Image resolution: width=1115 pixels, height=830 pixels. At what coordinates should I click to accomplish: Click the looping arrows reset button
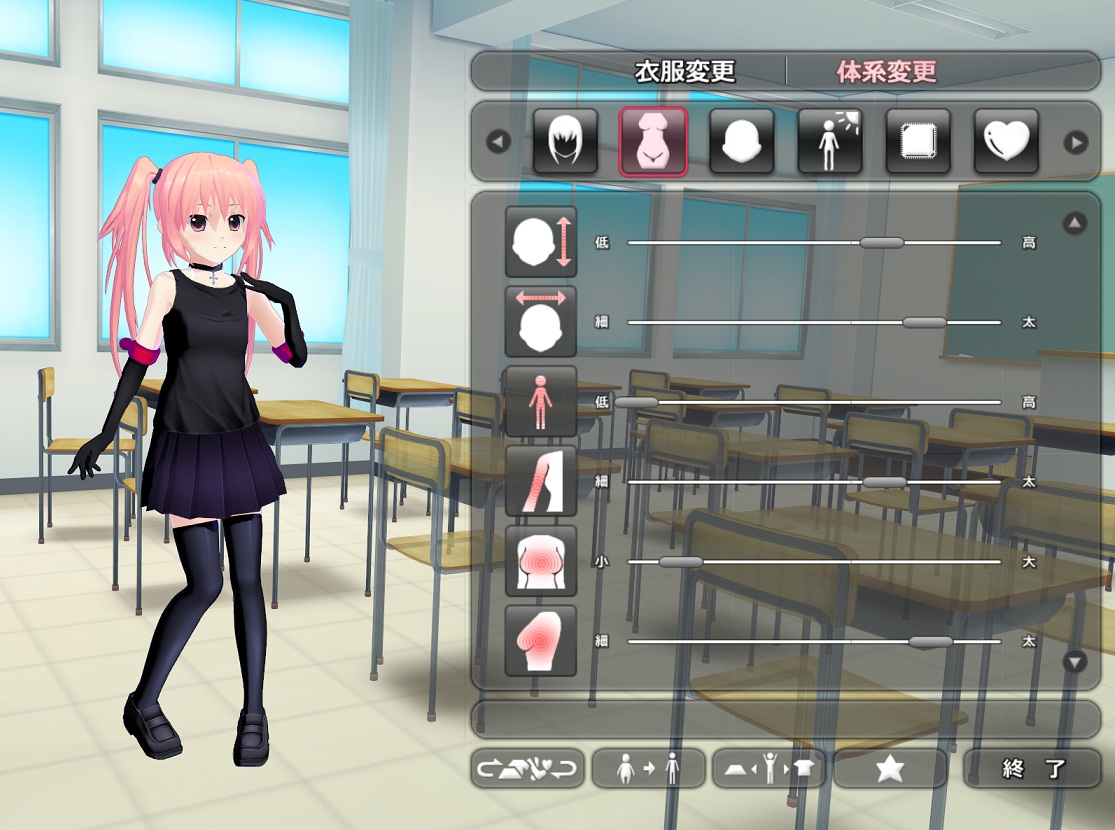click(x=528, y=769)
